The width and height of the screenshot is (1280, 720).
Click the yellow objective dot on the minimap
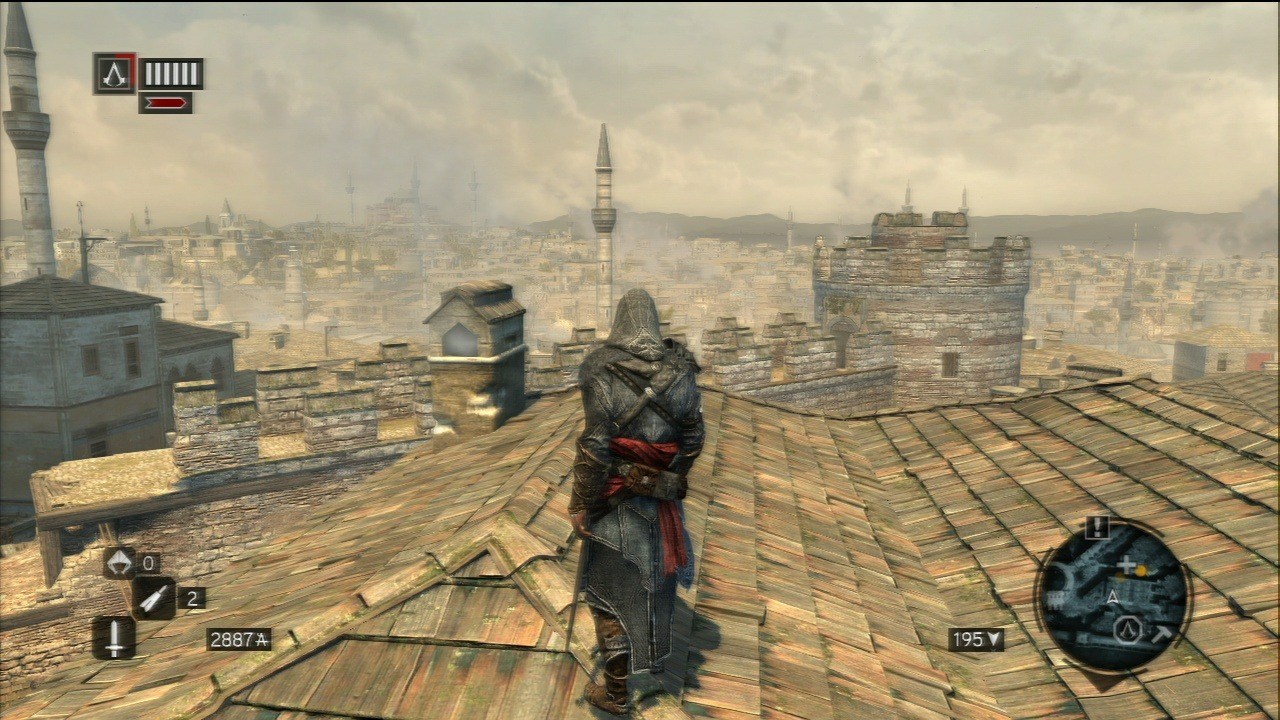coord(1140,570)
